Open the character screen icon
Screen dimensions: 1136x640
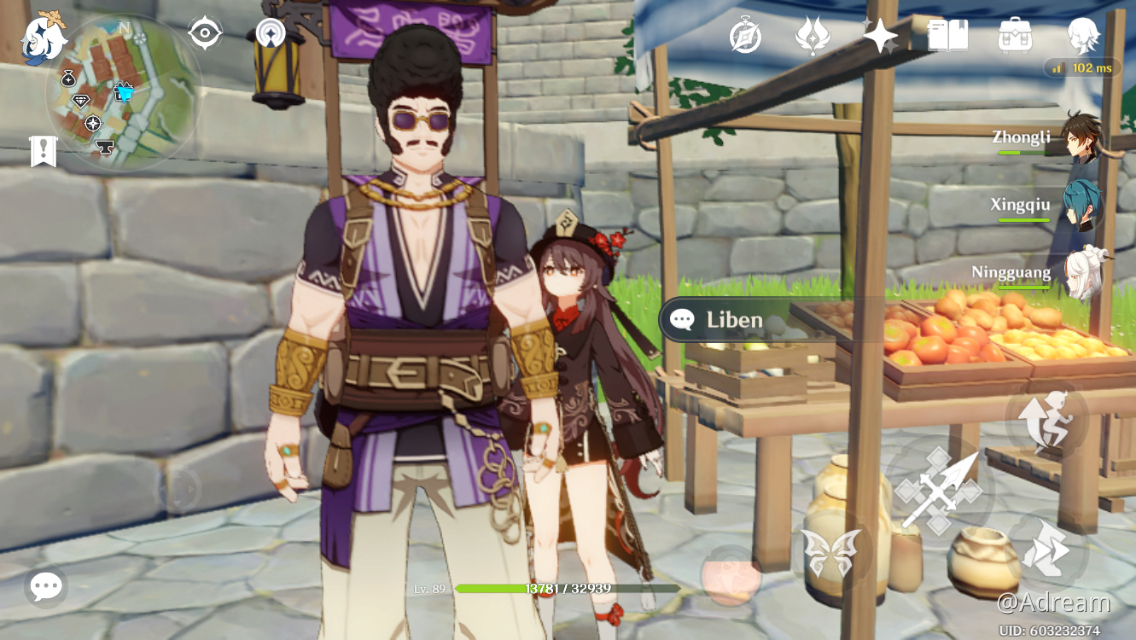(x=1083, y=36)
